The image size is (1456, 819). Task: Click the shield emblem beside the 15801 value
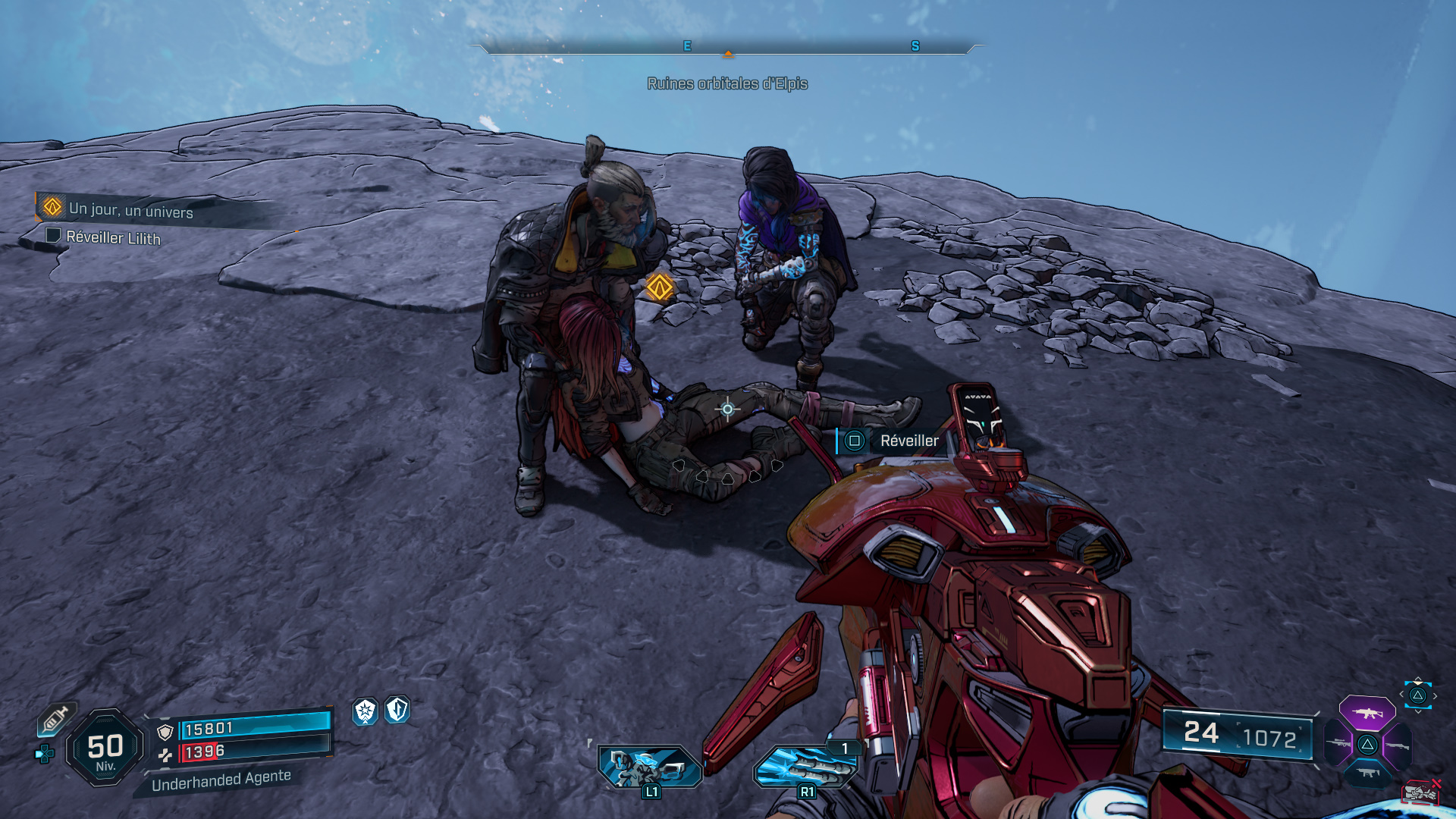(x=165, y=732)
